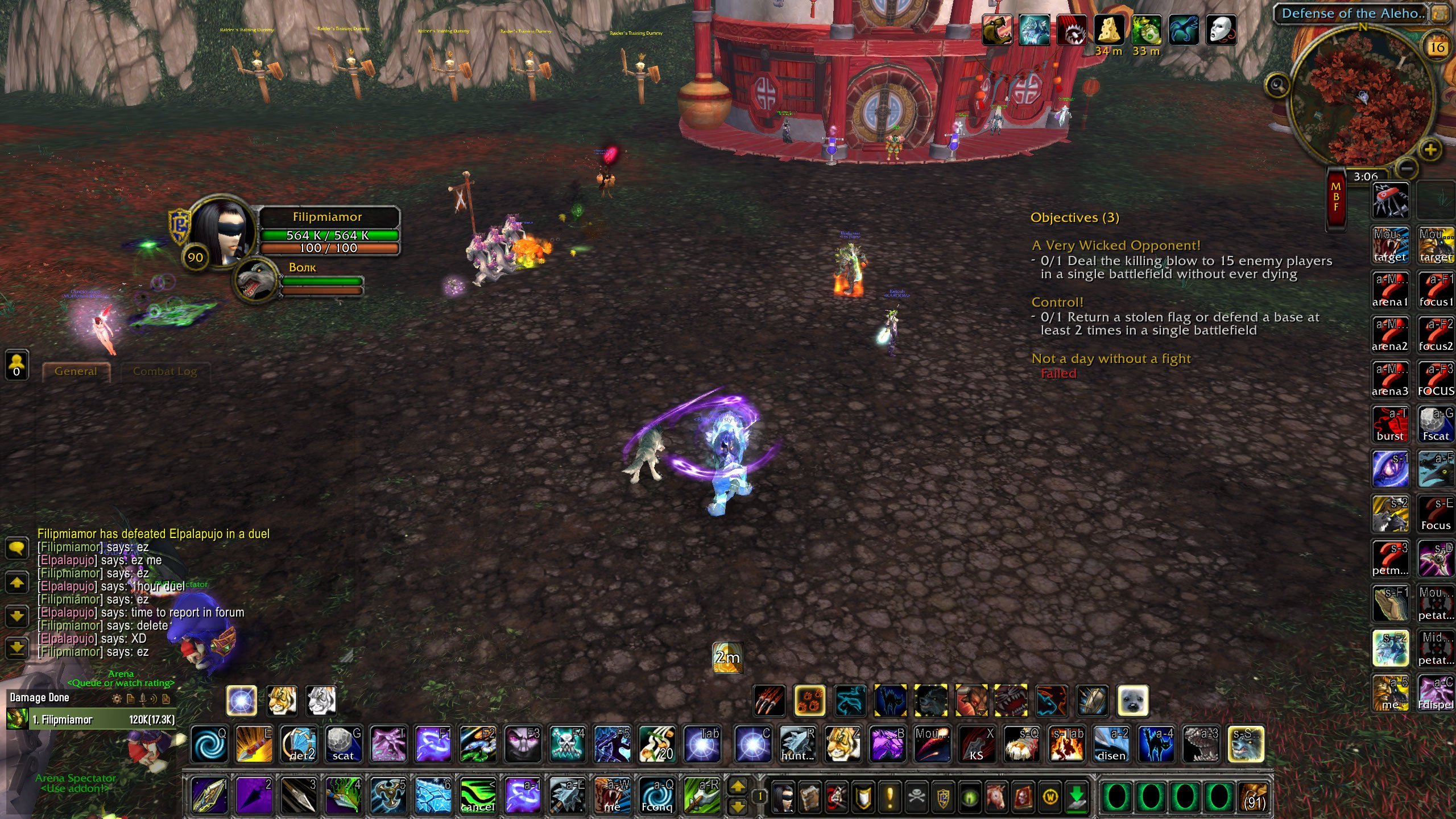Screen dimensions: 1456x819
Task: Select the 'arena1' targeting macro
Action: click(x=1390, y=289)
